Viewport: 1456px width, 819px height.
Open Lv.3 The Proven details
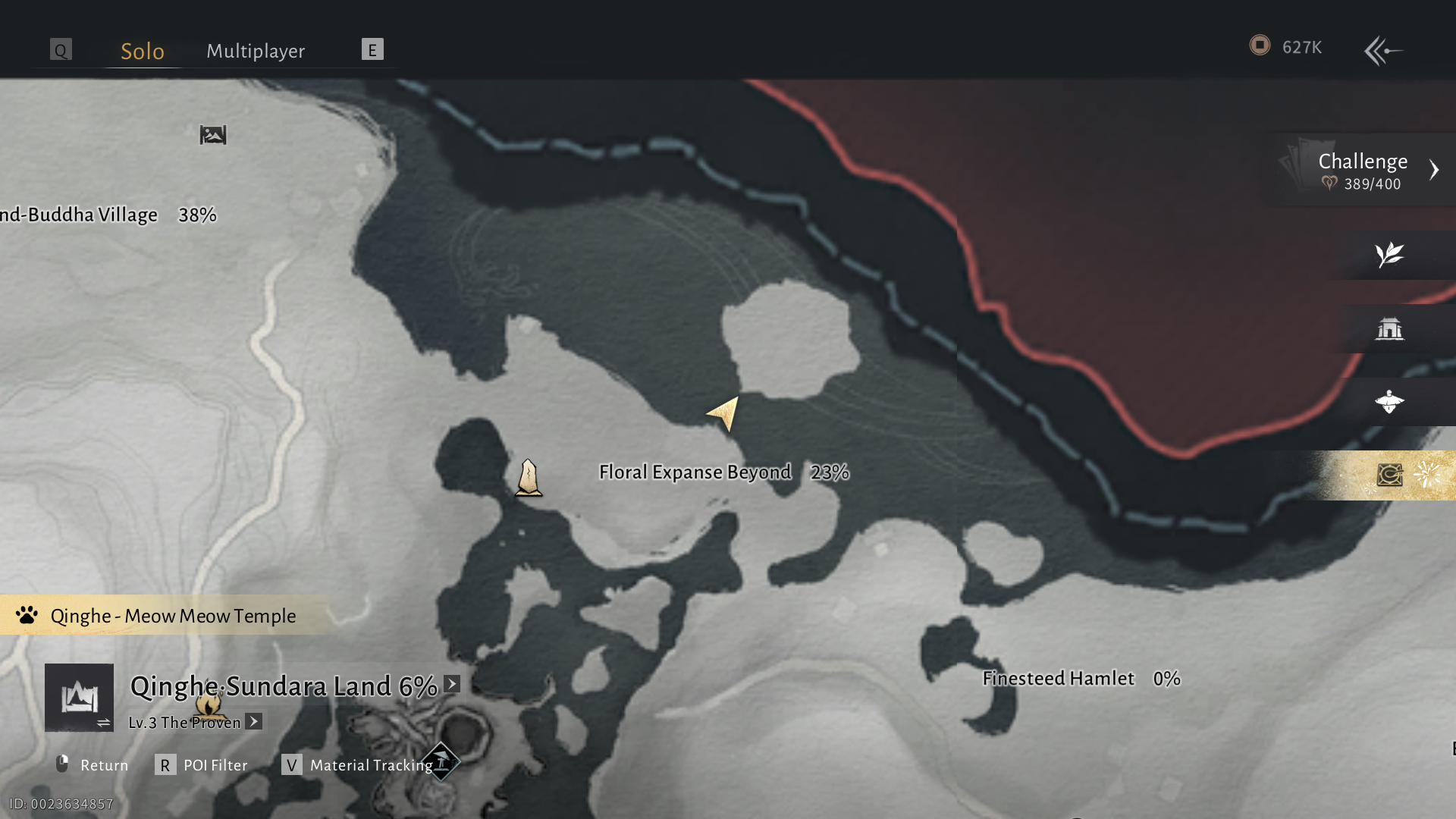[254, 722]
